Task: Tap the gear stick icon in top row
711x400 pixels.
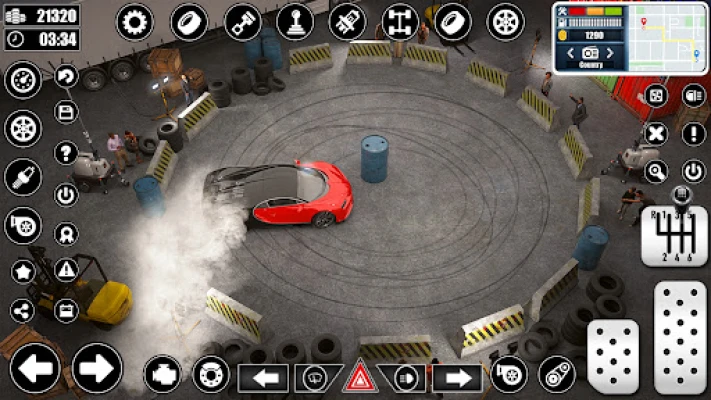Action: (x=295, y=21)
